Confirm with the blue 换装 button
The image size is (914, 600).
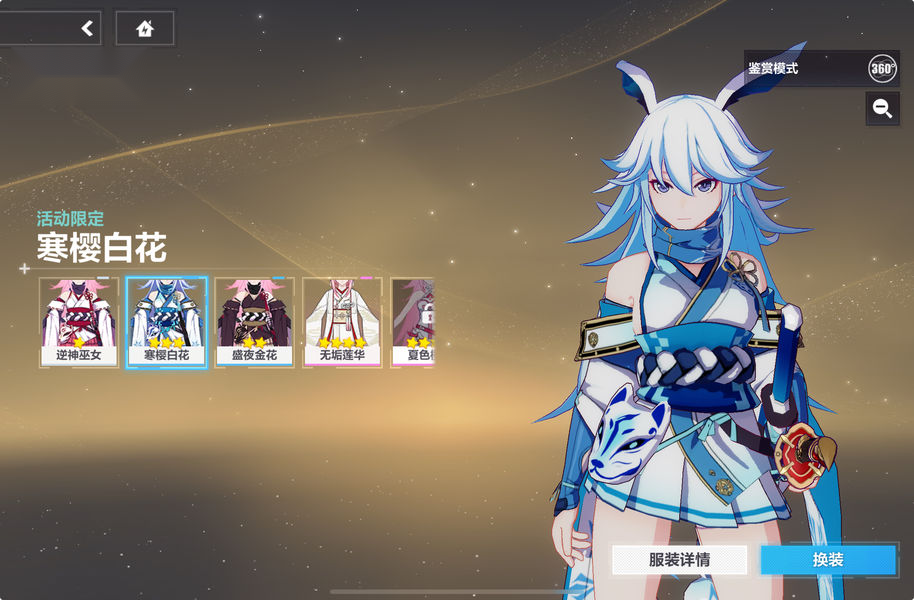[827, 560]
